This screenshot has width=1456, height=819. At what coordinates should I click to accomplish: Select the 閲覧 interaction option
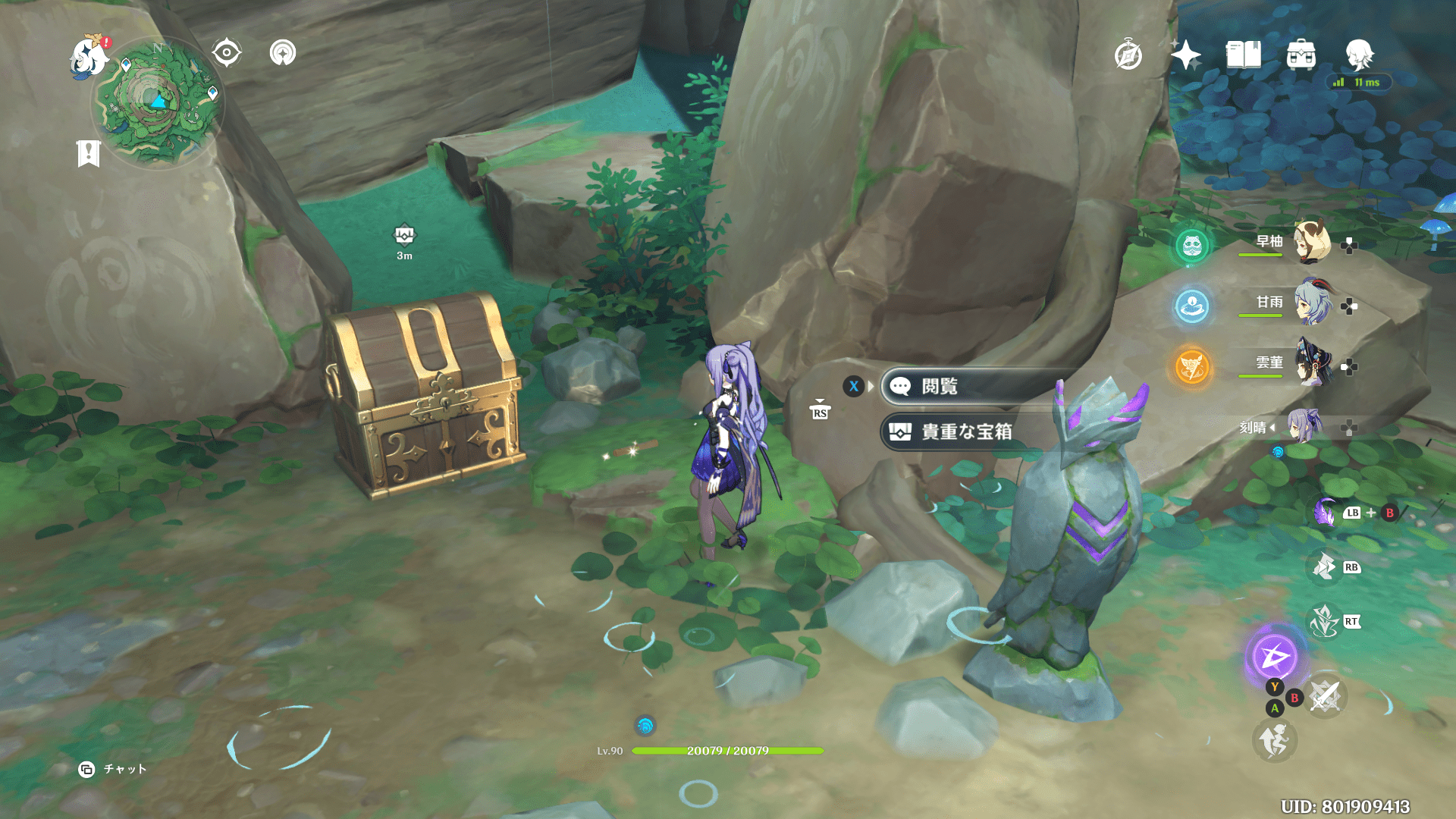(971, 387)
